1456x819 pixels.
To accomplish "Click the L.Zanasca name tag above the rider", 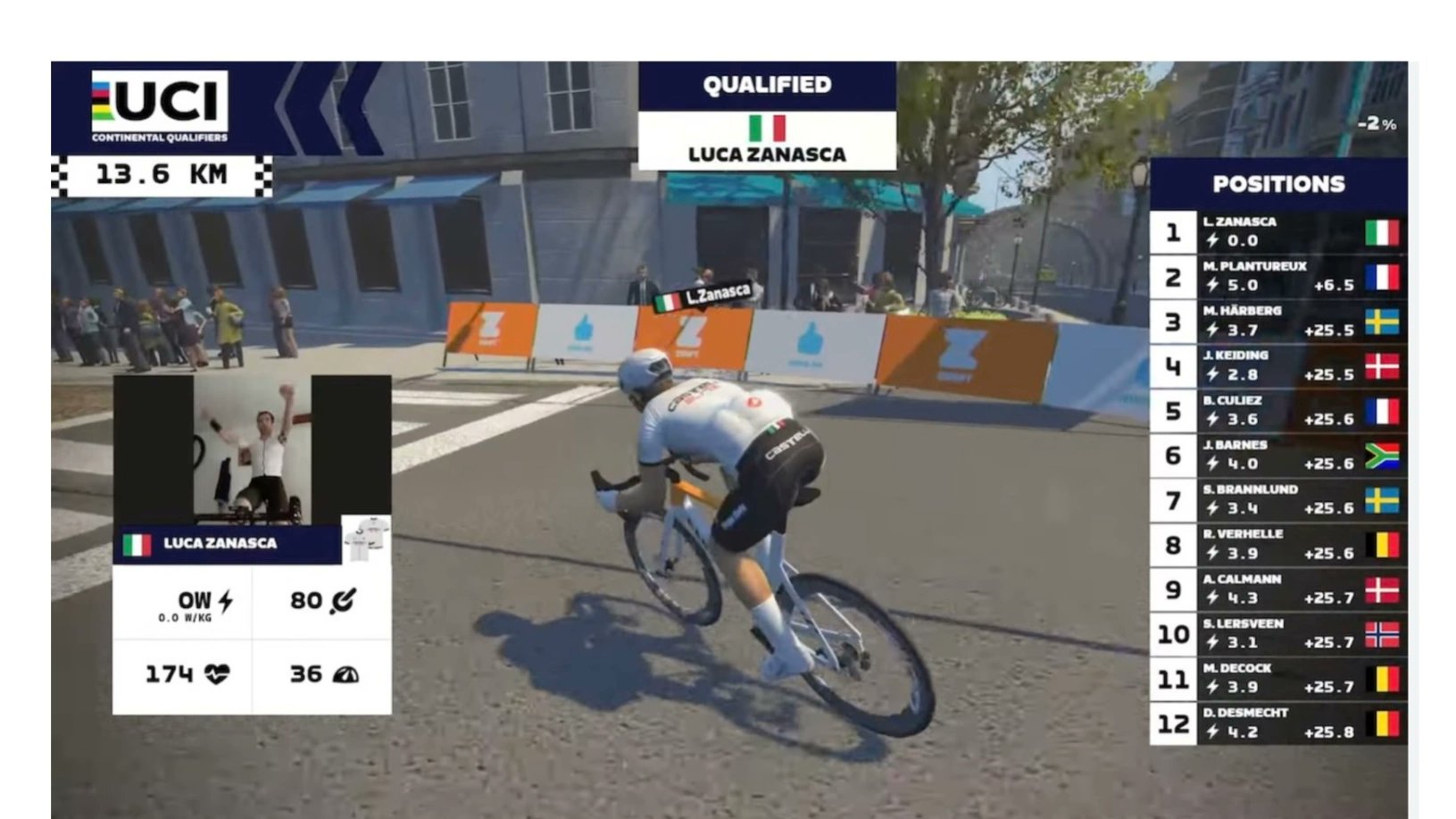I will 704,297.
